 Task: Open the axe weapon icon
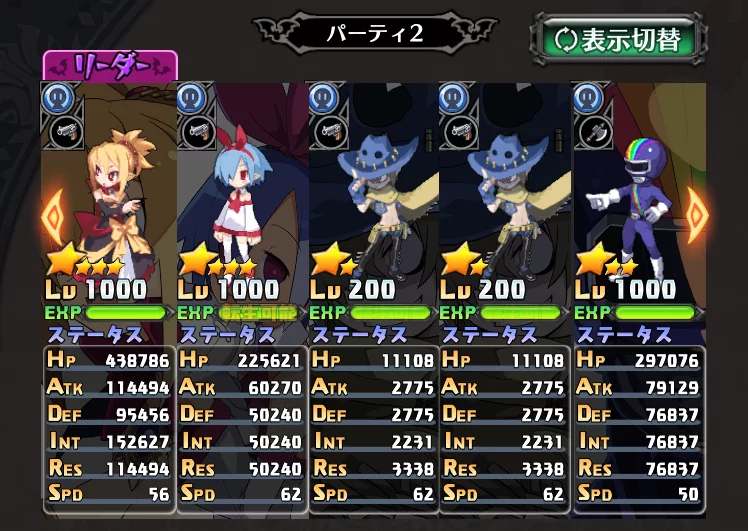coord(588,131)
